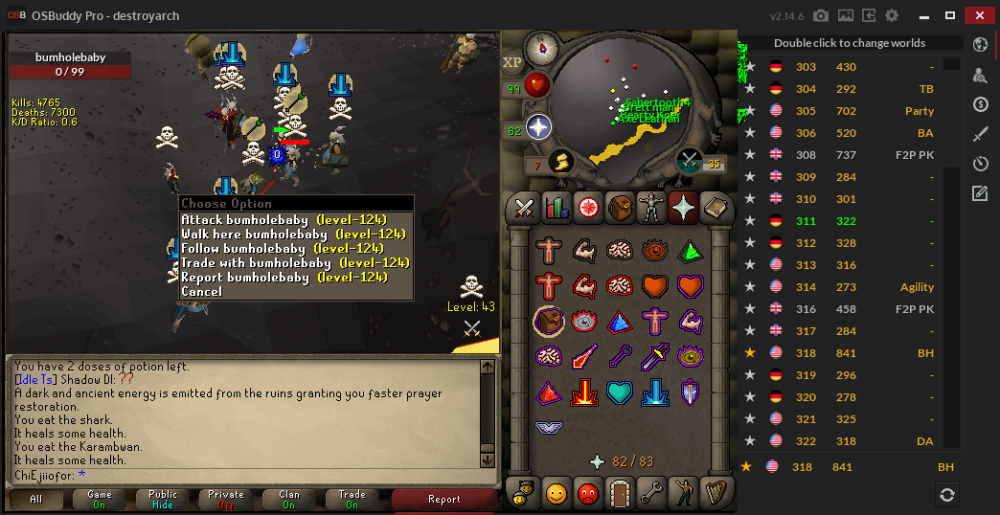Click the red Report button
This screenshot has height=515, width=1000.
point(444,499)
